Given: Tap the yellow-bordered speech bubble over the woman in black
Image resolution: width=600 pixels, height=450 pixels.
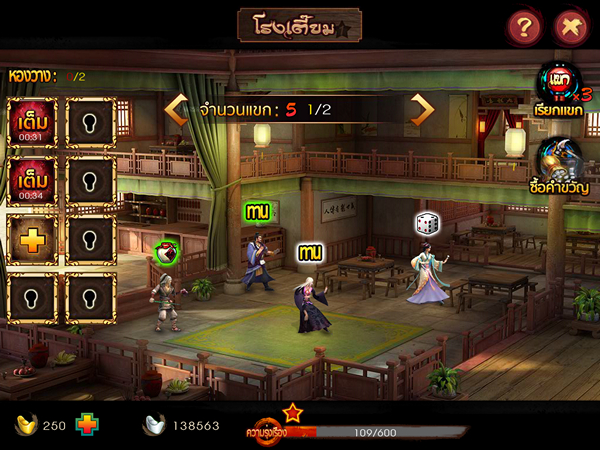Looking at the screenshot, I should 310,253.
